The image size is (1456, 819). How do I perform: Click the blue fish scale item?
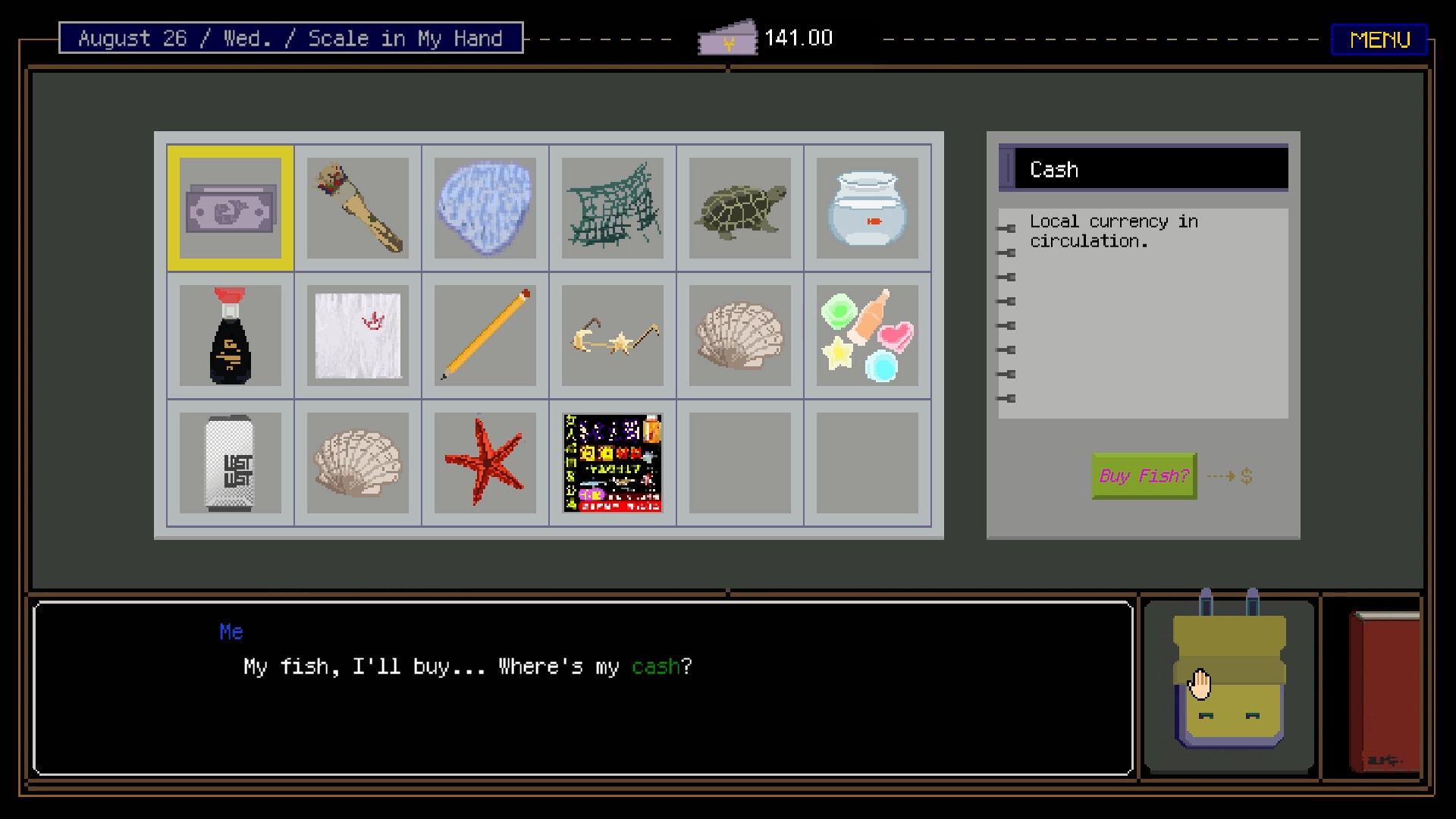click(x=485, y=207)
